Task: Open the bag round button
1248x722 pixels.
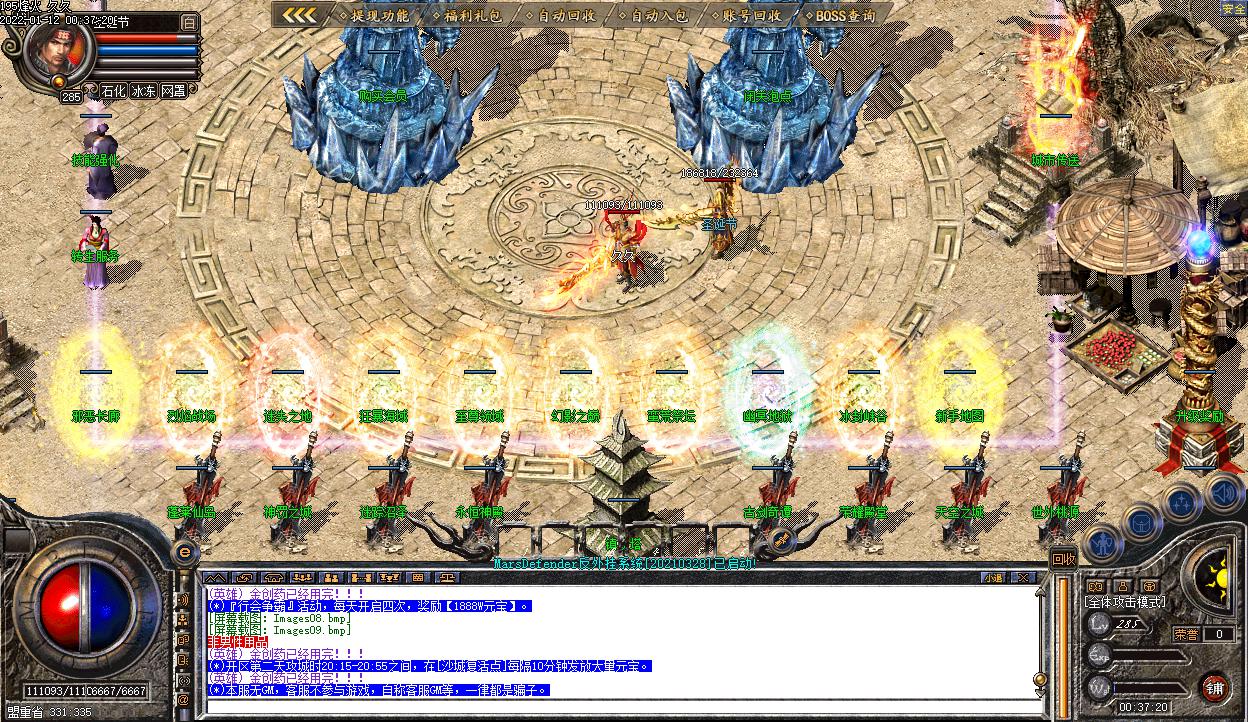Action: click(1141, 521)
